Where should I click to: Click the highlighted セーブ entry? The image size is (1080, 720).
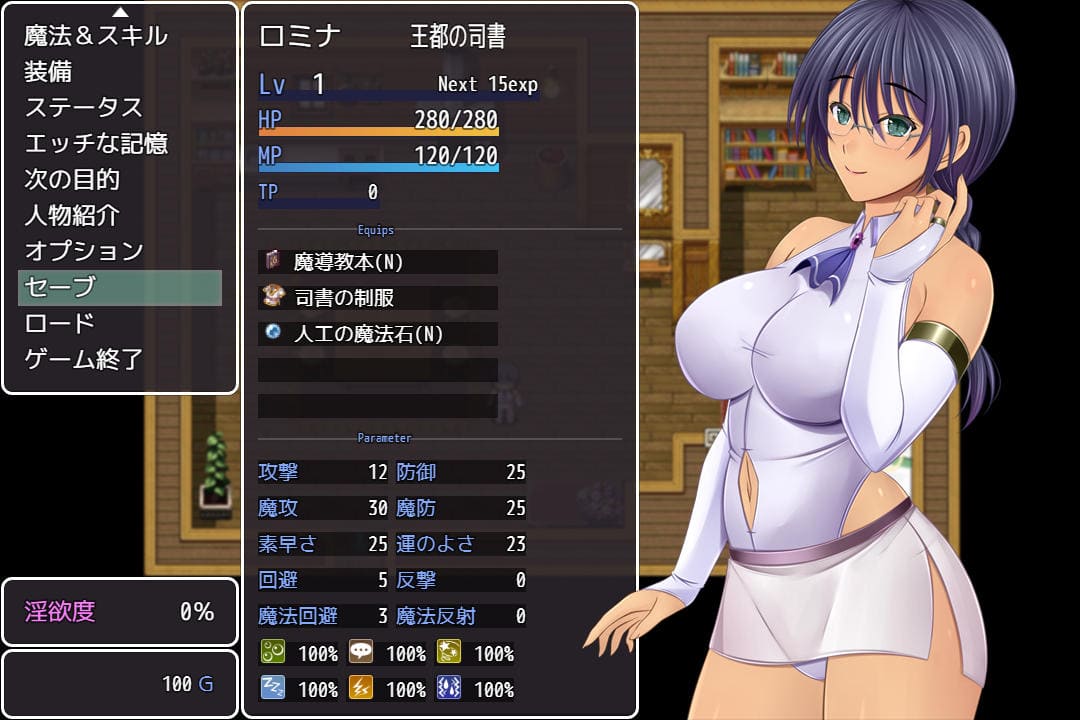[120, 287]
